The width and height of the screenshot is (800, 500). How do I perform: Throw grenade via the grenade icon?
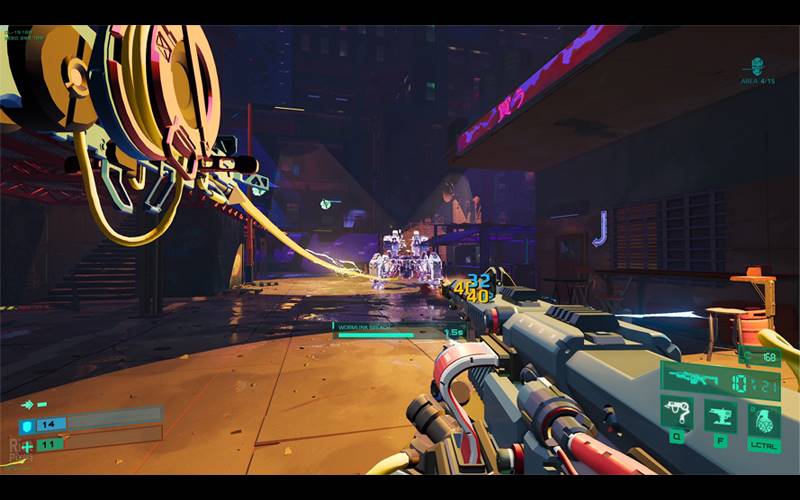pos(763,418)
